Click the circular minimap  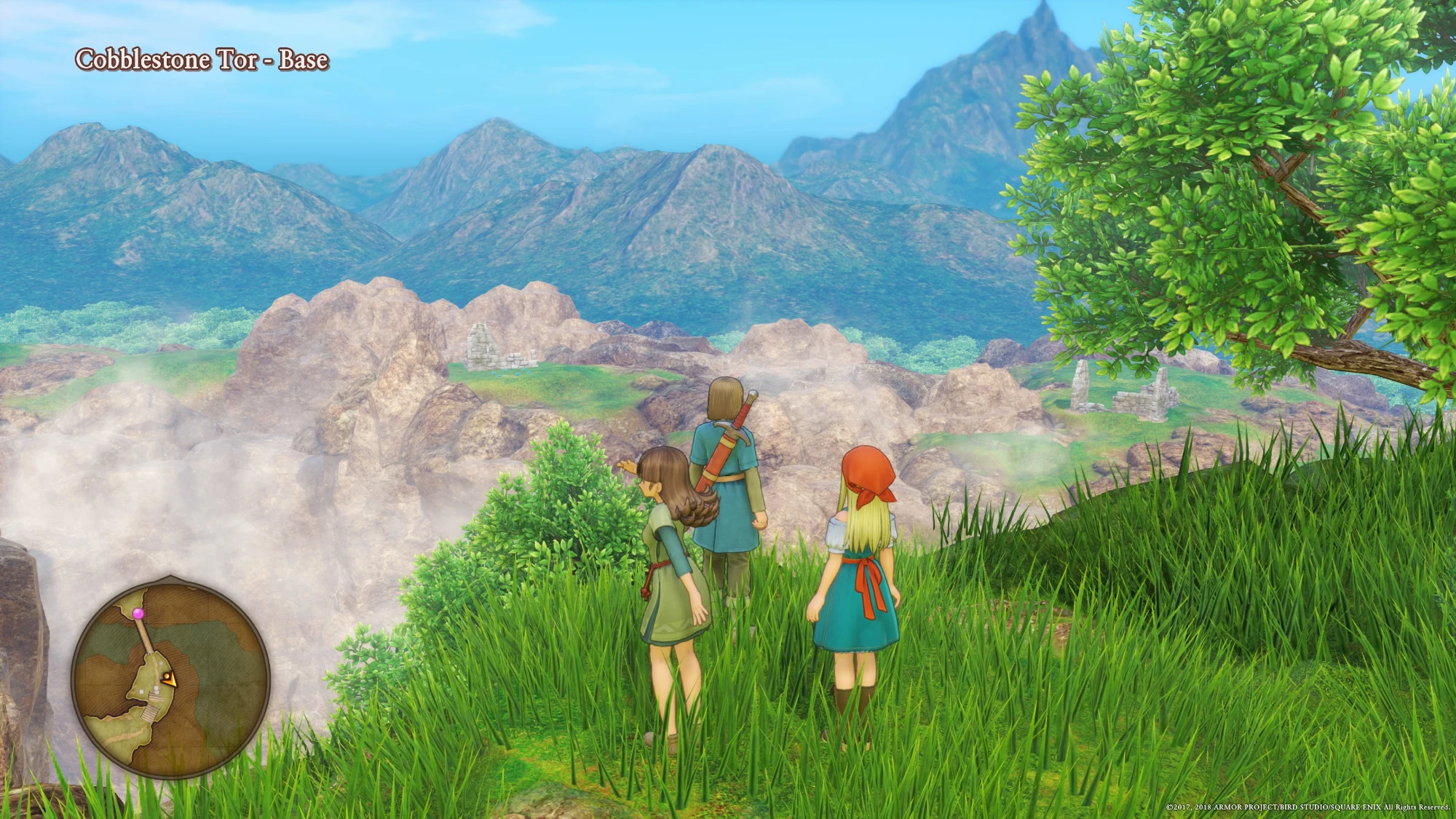tap(171, 678)
